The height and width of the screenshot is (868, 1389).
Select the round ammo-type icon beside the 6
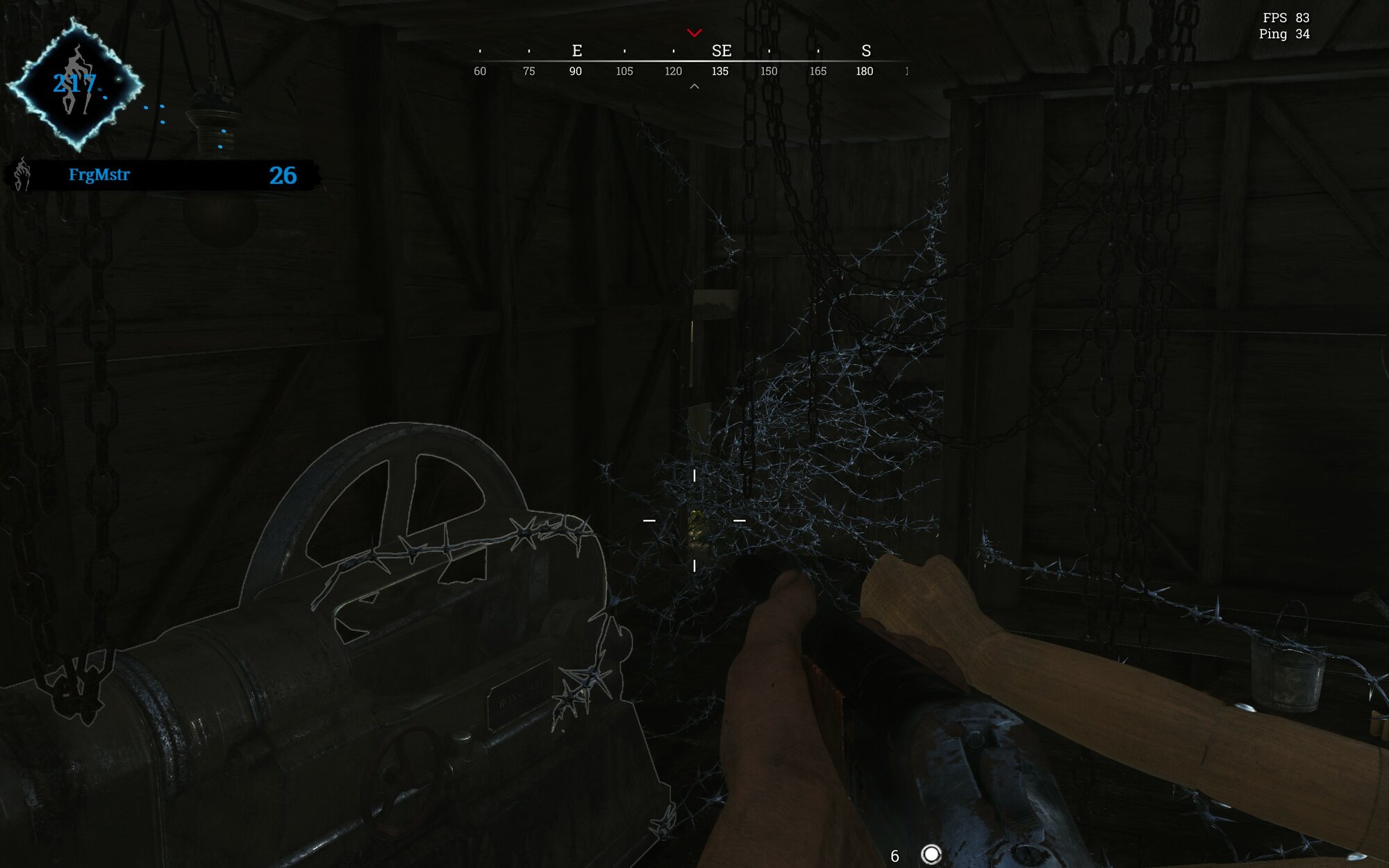pos(931,854)
